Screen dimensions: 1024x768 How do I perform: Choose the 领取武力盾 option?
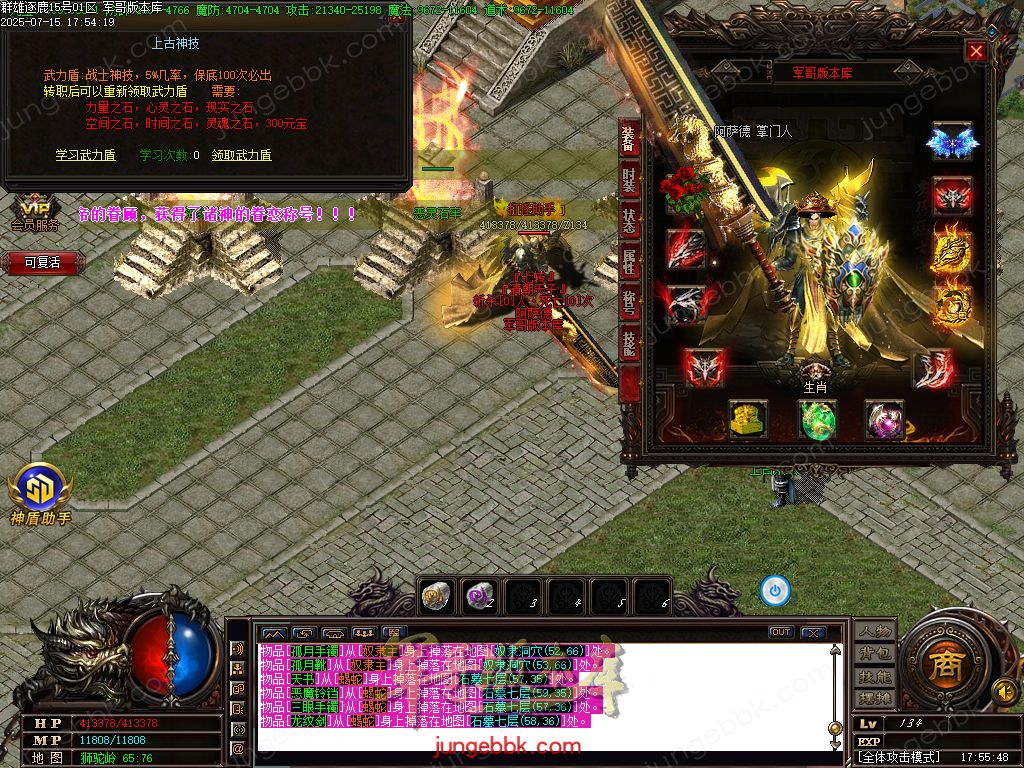coord(241,155)
